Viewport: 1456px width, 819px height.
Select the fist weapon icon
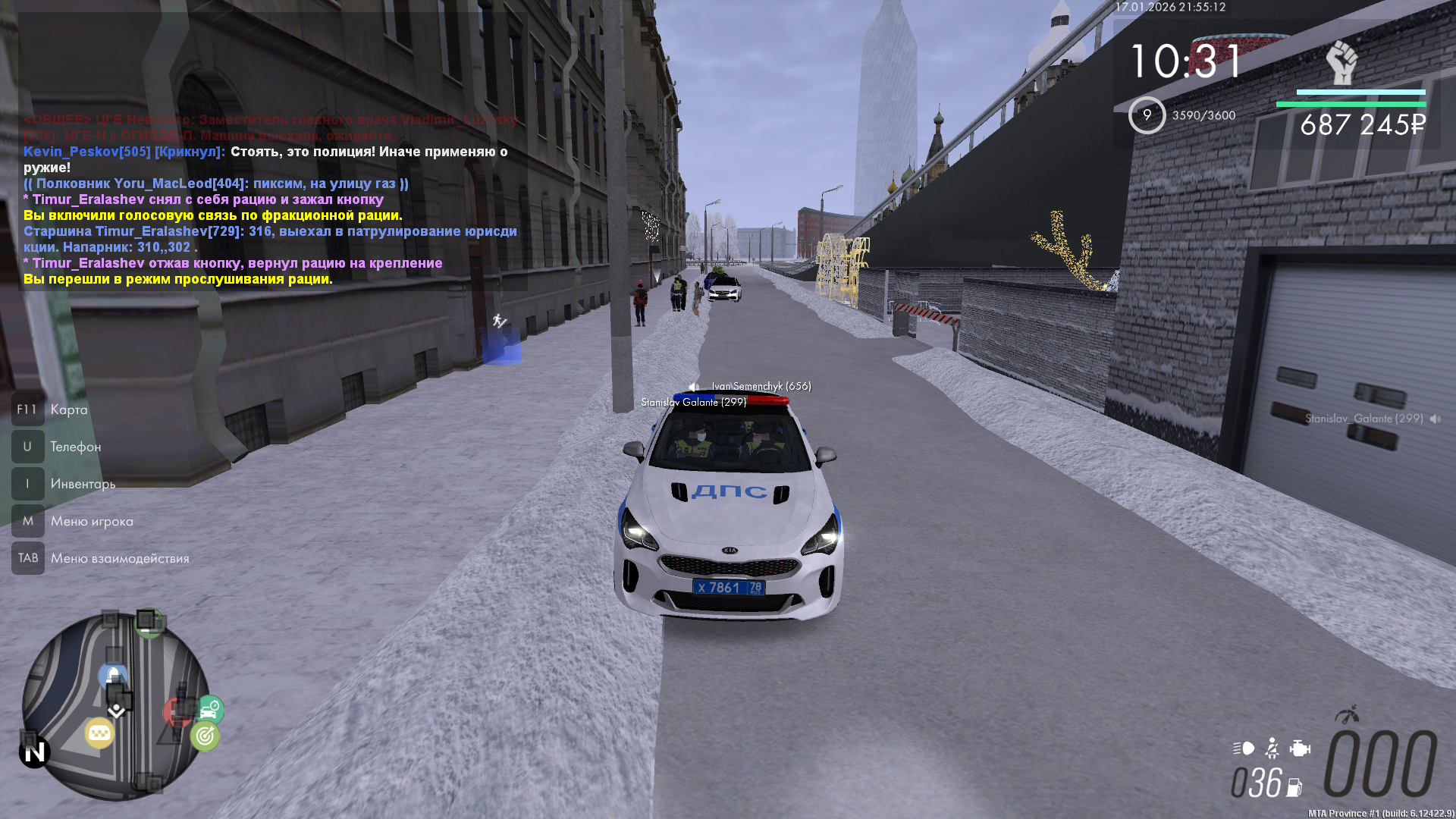[x=1341, y=63]
